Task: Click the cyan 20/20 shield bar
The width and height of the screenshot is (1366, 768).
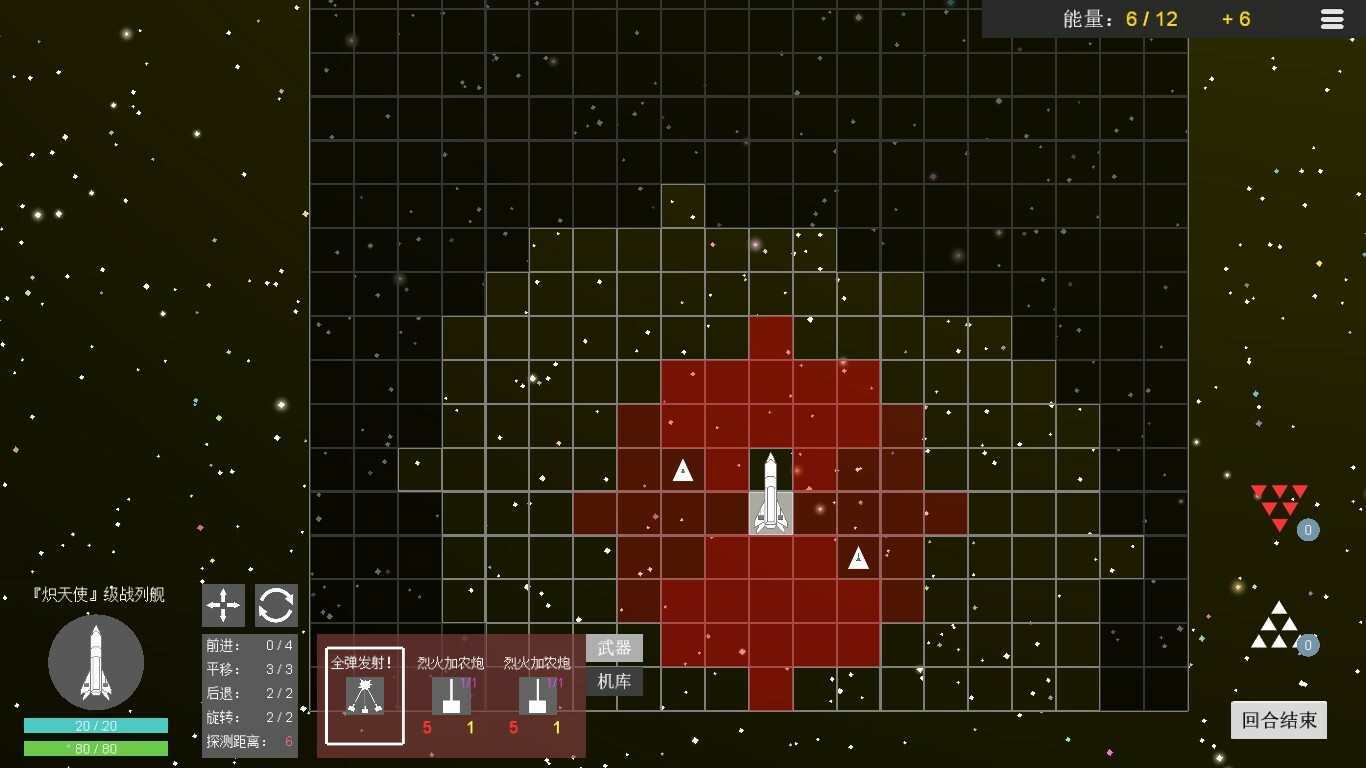Action: click(x=95, y=727)
